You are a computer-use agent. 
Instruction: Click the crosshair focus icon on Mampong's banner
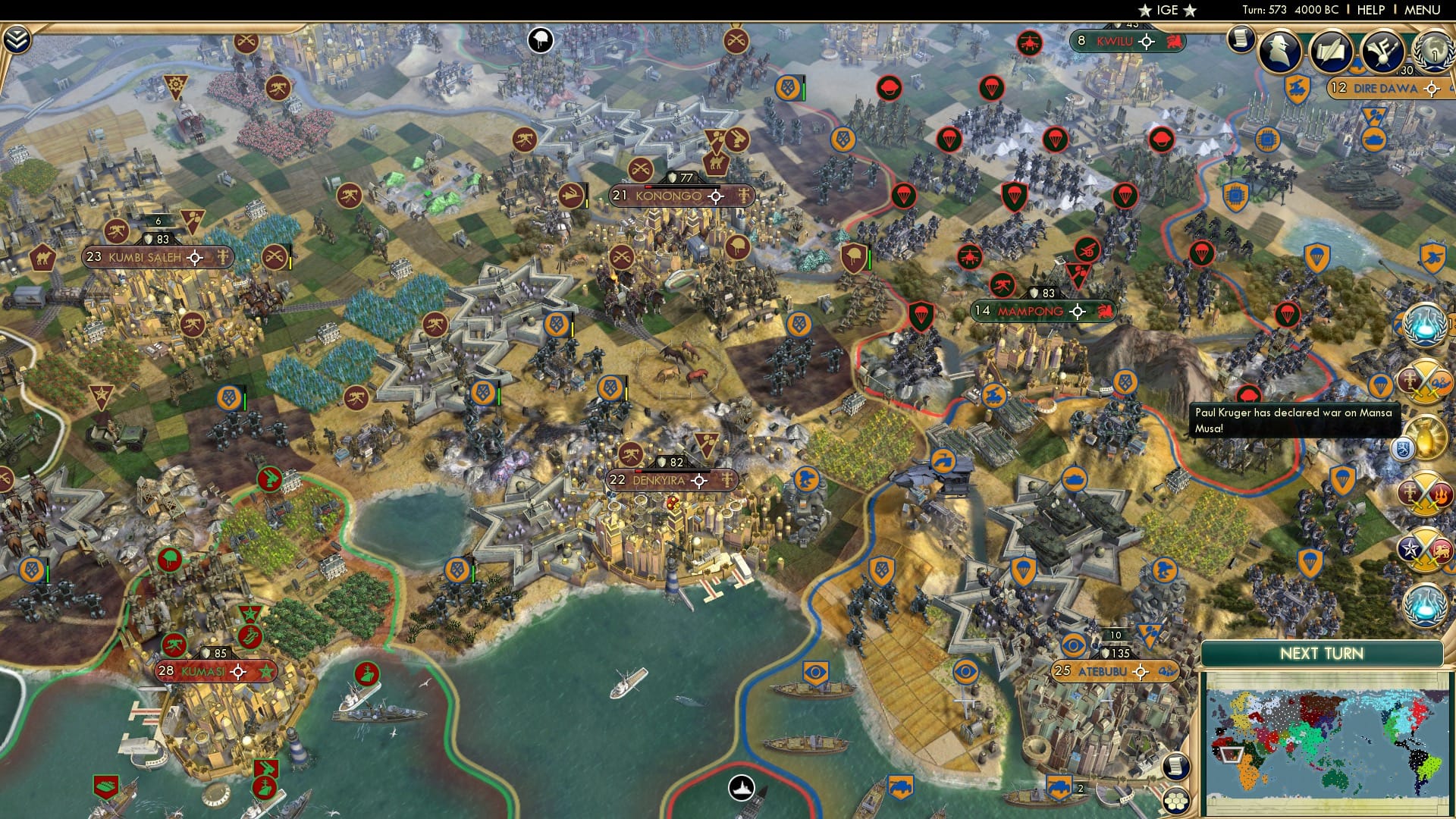[x=1077, y=311]
